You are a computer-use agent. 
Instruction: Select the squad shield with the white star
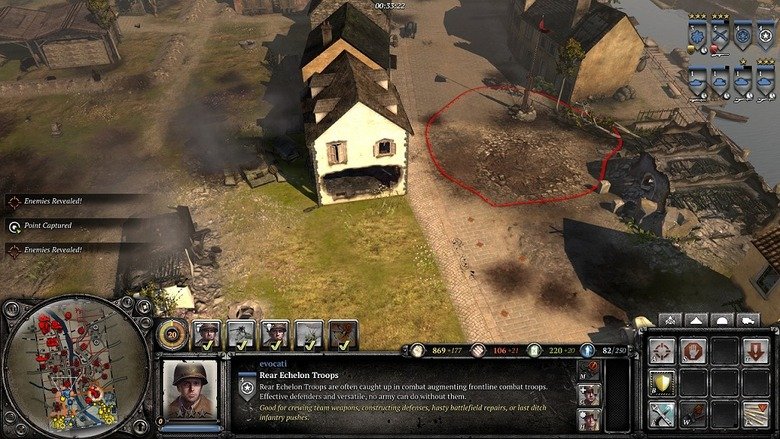coord(765,36)
